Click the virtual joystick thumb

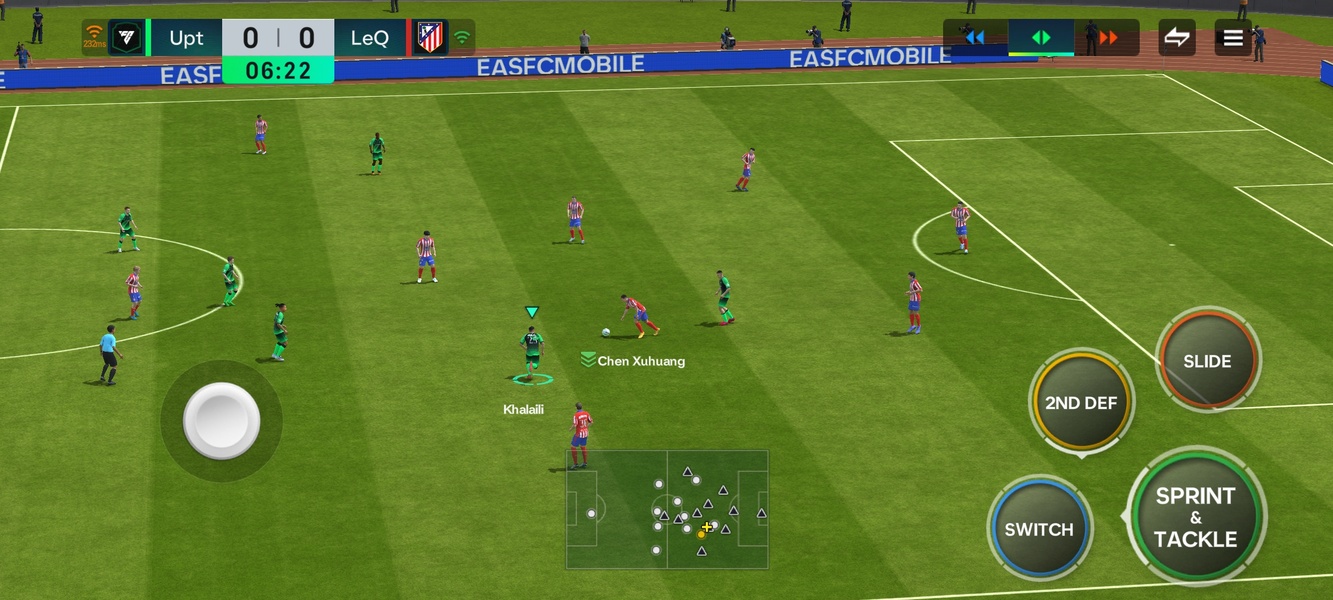[x=221, y=420]
